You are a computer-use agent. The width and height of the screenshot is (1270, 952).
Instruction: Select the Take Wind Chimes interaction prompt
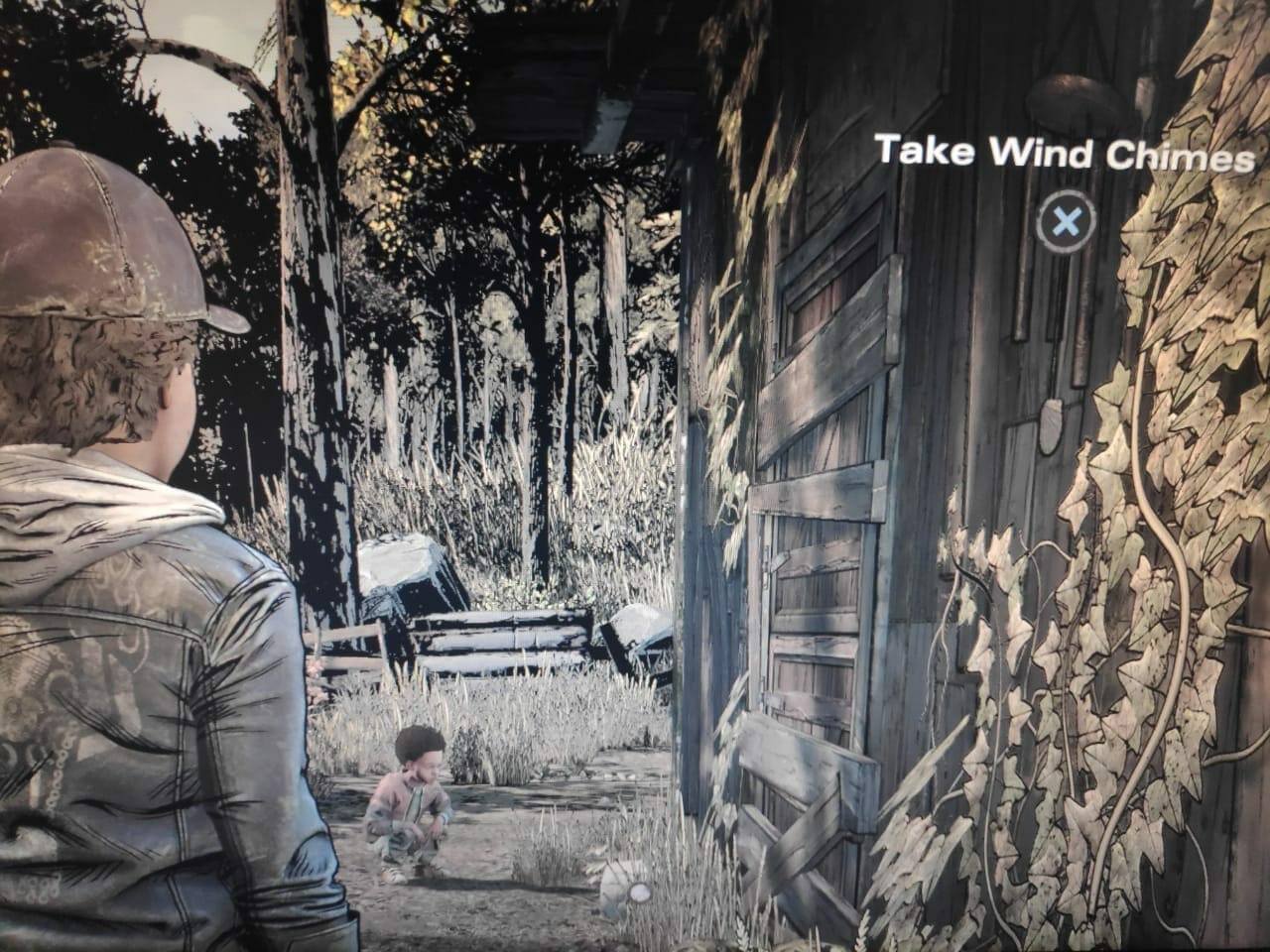pos(1066,220)
